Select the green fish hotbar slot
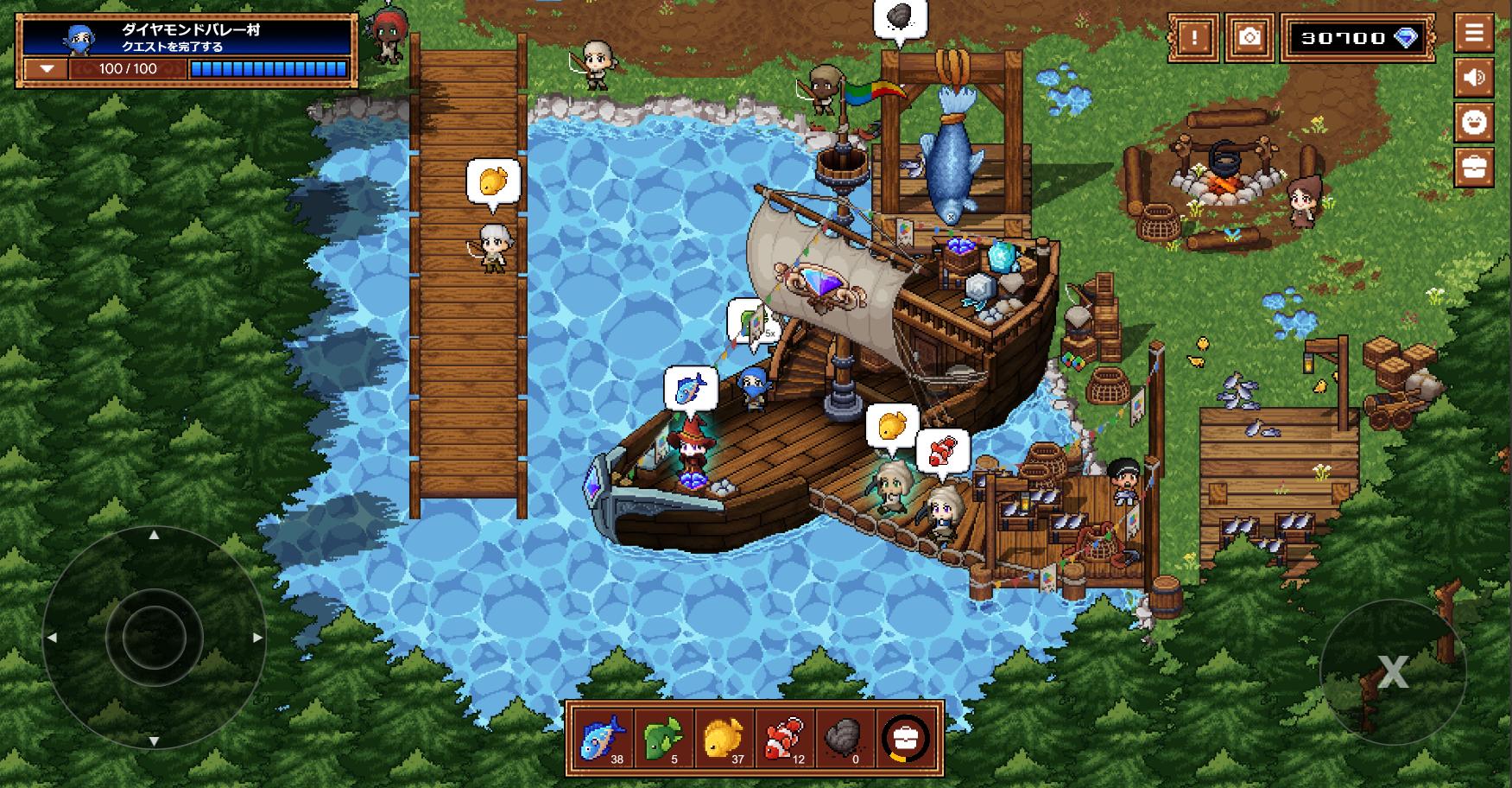 coord(664,739)
